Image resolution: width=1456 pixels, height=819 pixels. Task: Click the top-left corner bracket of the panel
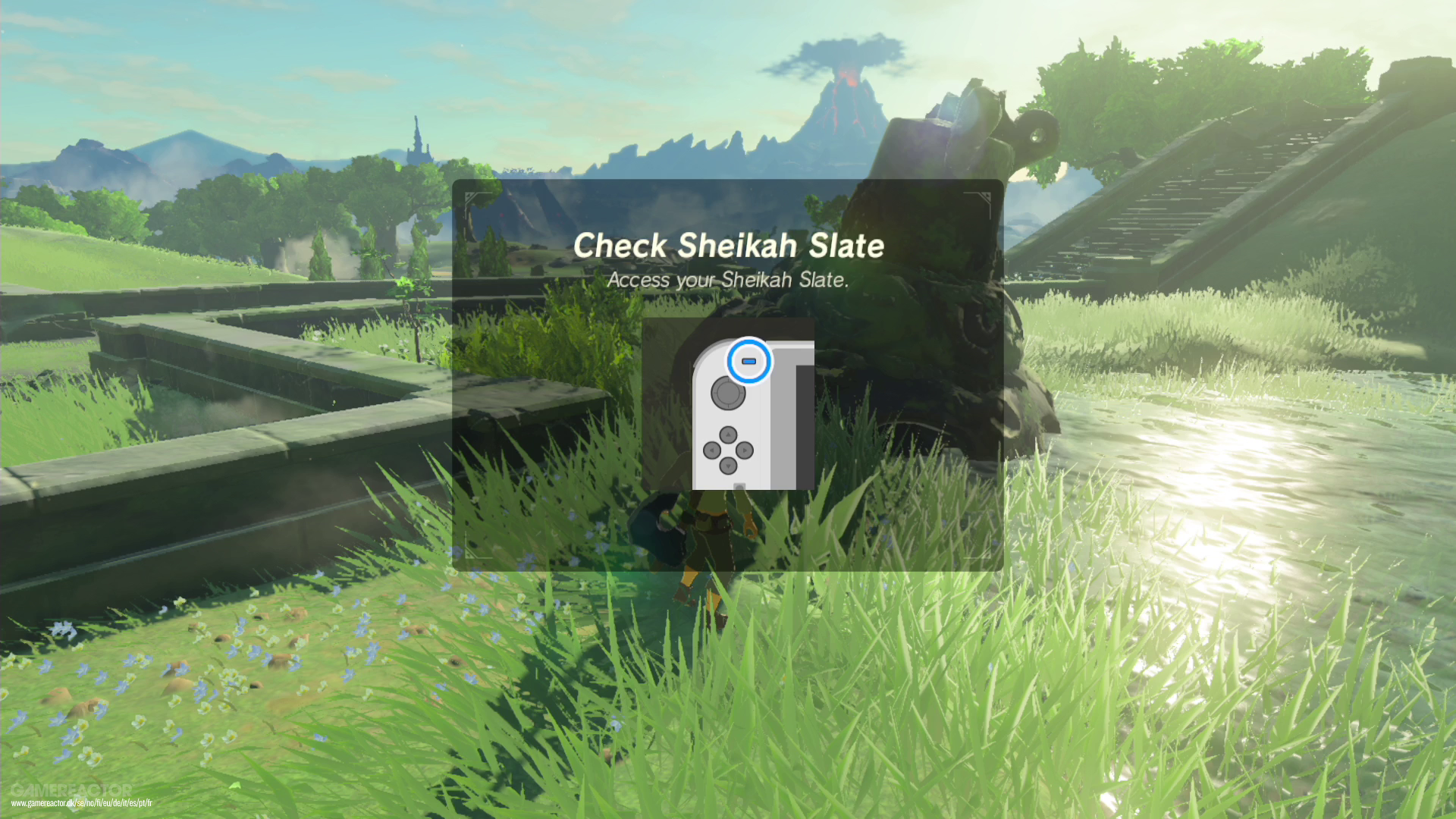pos(470,198)
